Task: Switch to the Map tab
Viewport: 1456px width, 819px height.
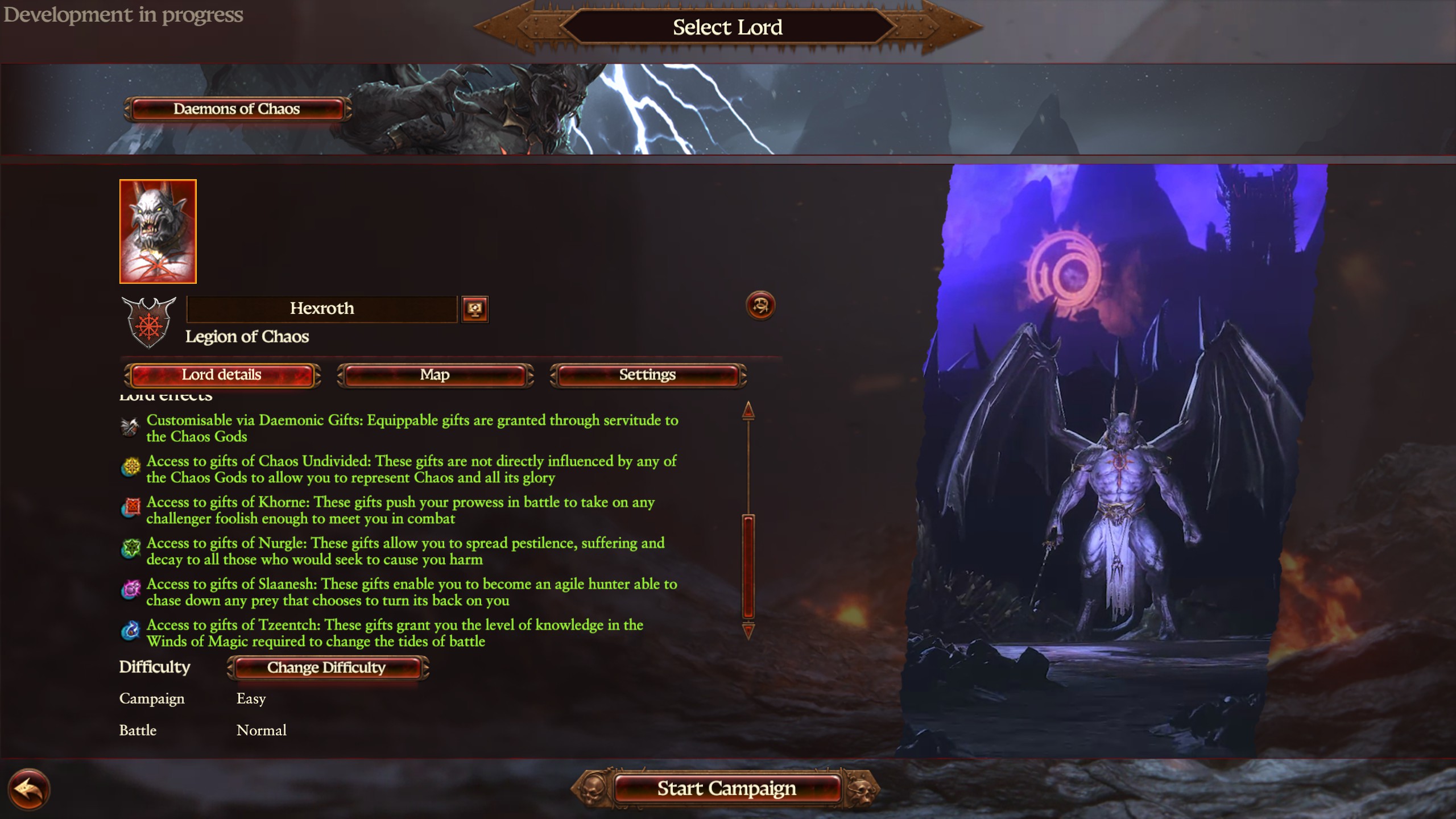Action: [x=435, y=375]
